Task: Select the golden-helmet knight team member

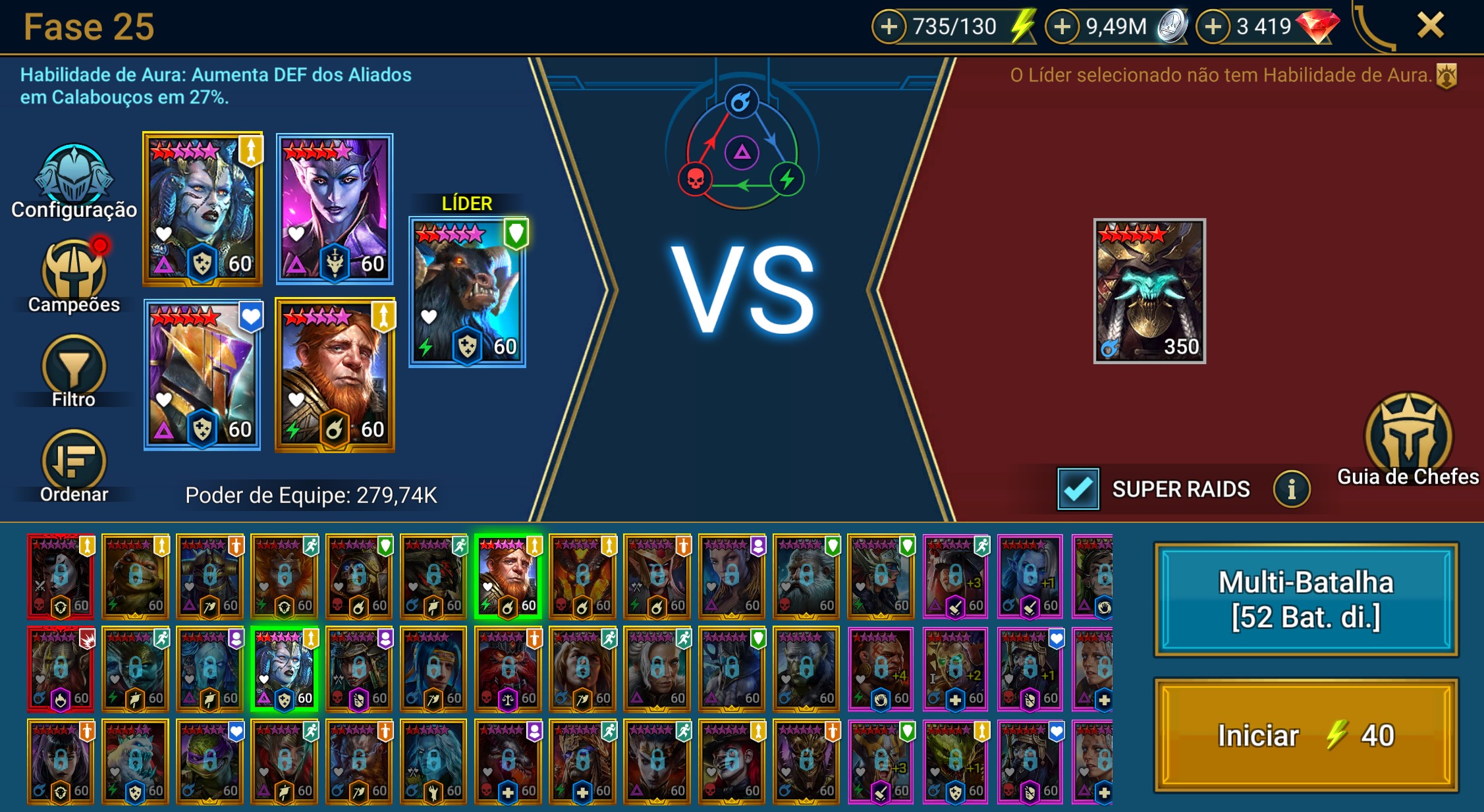Action: [x=202, y=375]
